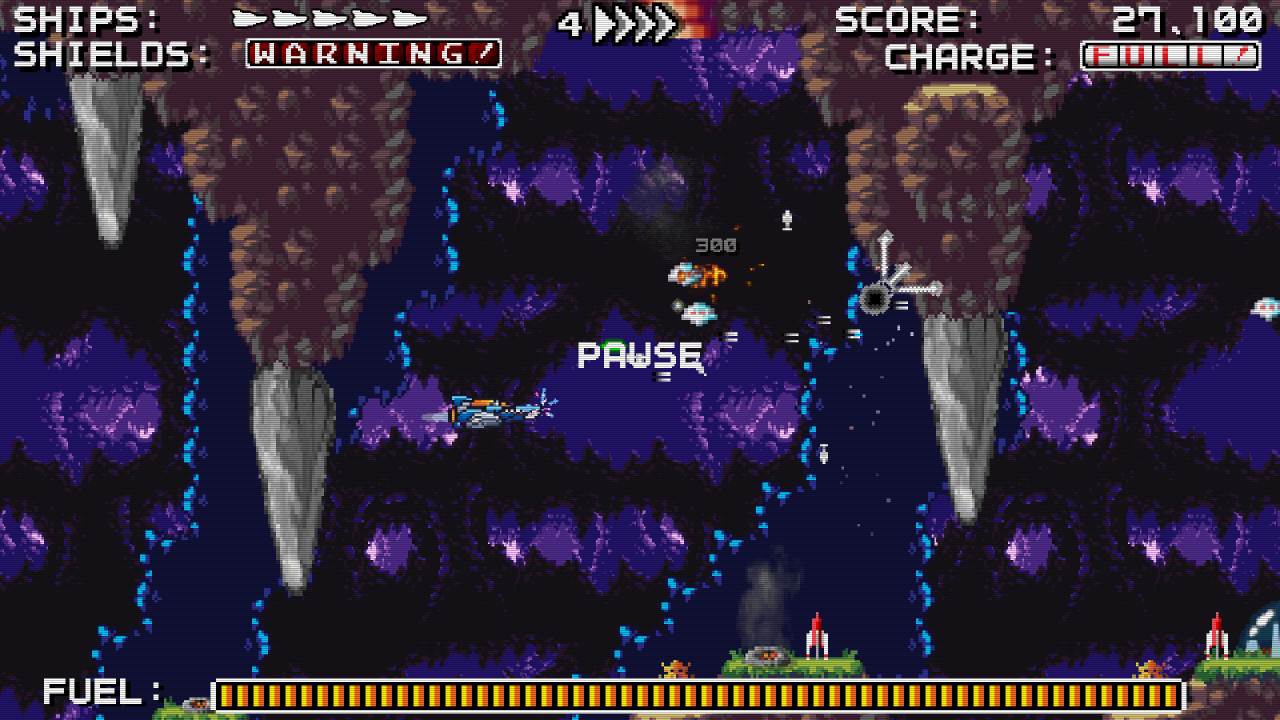The height and width of the screenshot is (720, 1280).
Task: Click the PAUSE text in the center
Action: [x=639, y=354]
